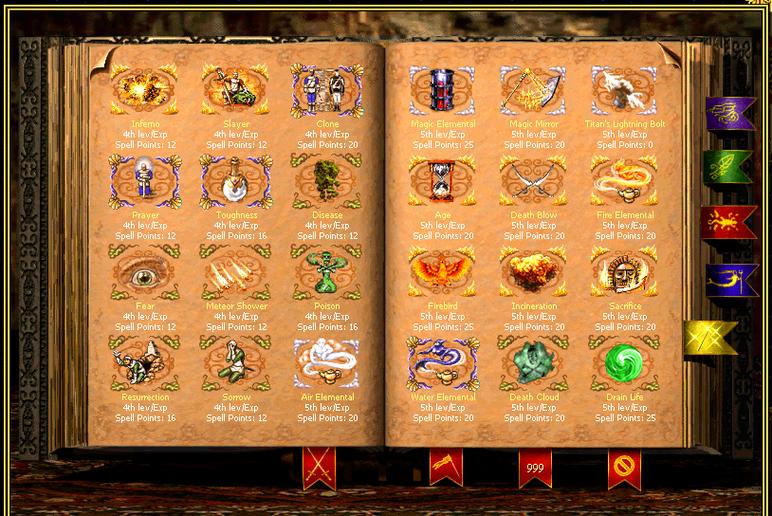Switch to the green Earth magic bookmark
This screenshot has height=516, width=772.
coord(729,167)
